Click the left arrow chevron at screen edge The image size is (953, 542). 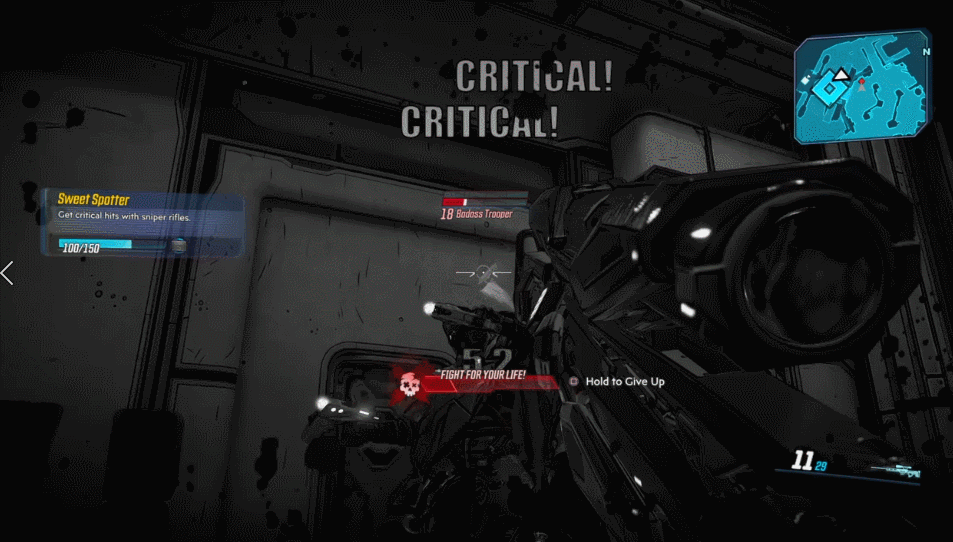[8, 272]
